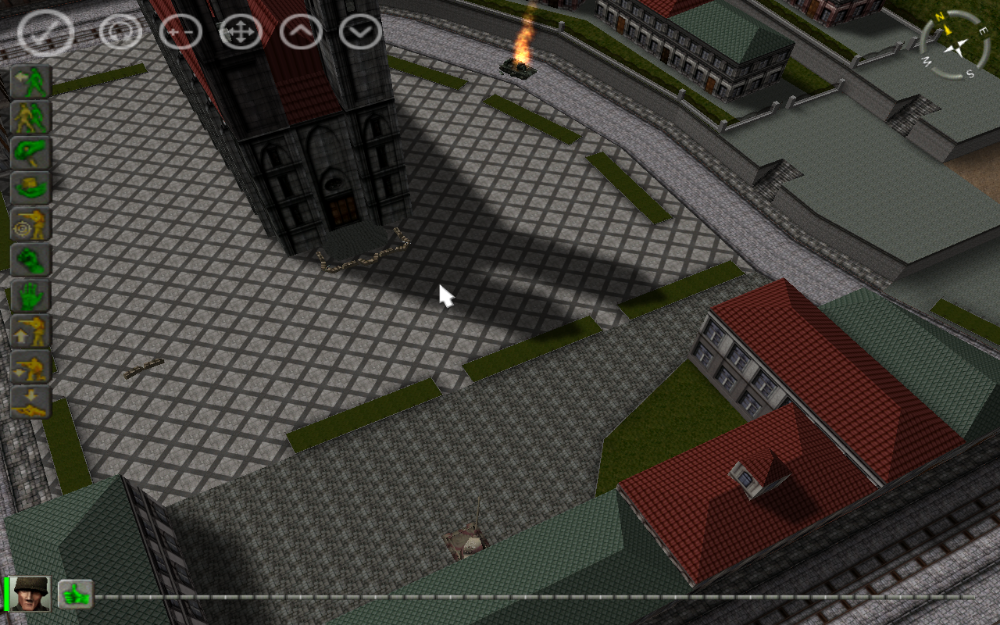This screenshot has width=1000, height=625.
Task: Order the soldier to crouch
Action: pyautogui.click(x=31, y=367)
